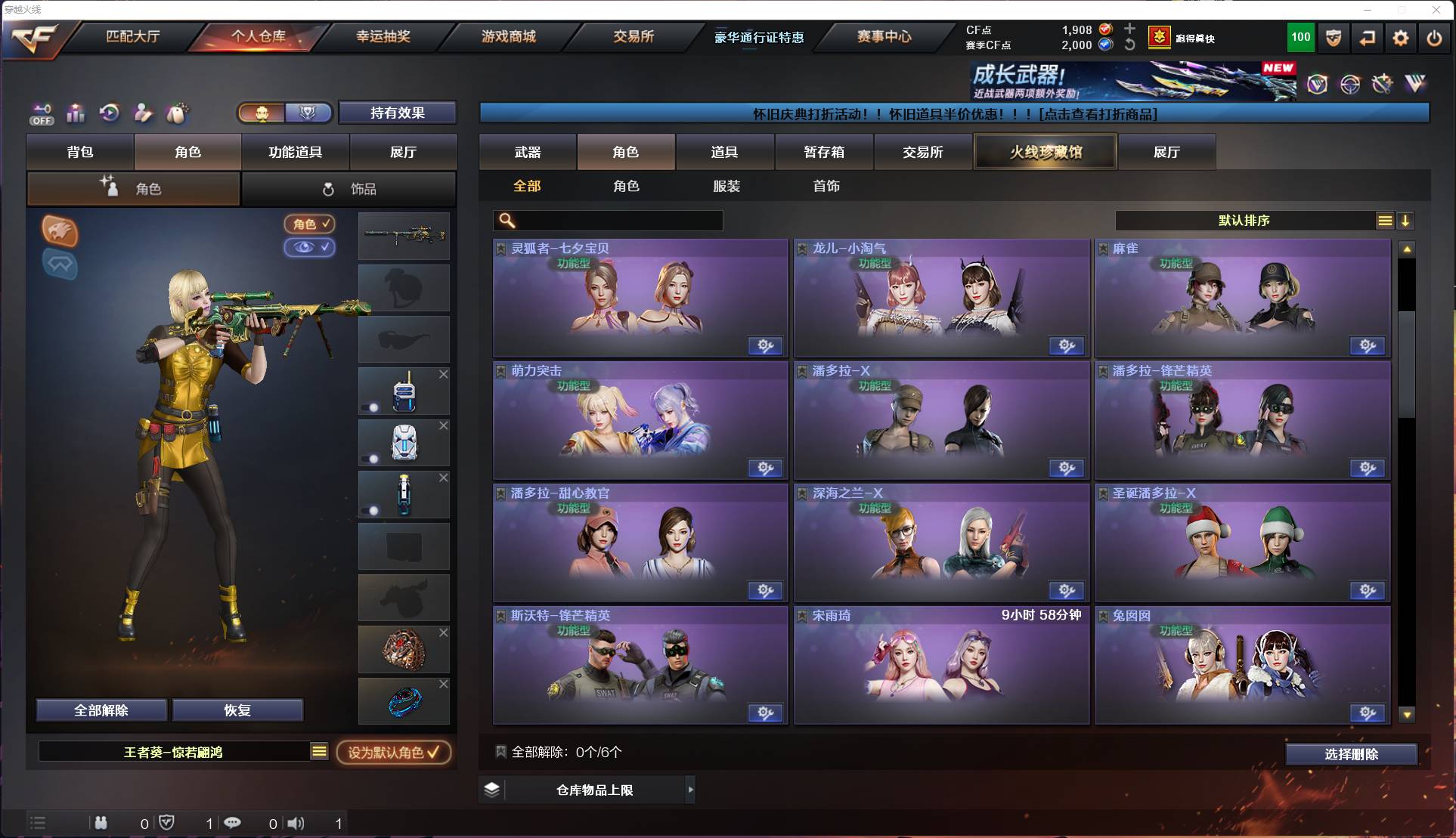Click the bar chart stats icon in left toolbar
Screen dimensions: 1456x838
pos(76,113)
